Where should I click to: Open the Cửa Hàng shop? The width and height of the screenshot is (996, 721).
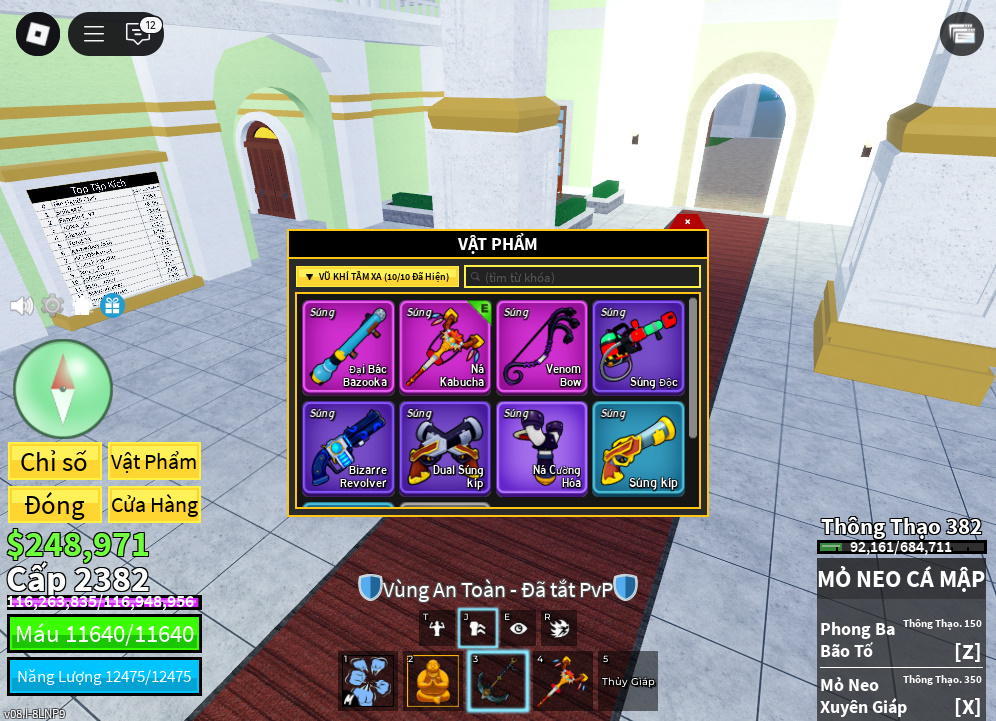pyautogui.click(x=154, y=505)
